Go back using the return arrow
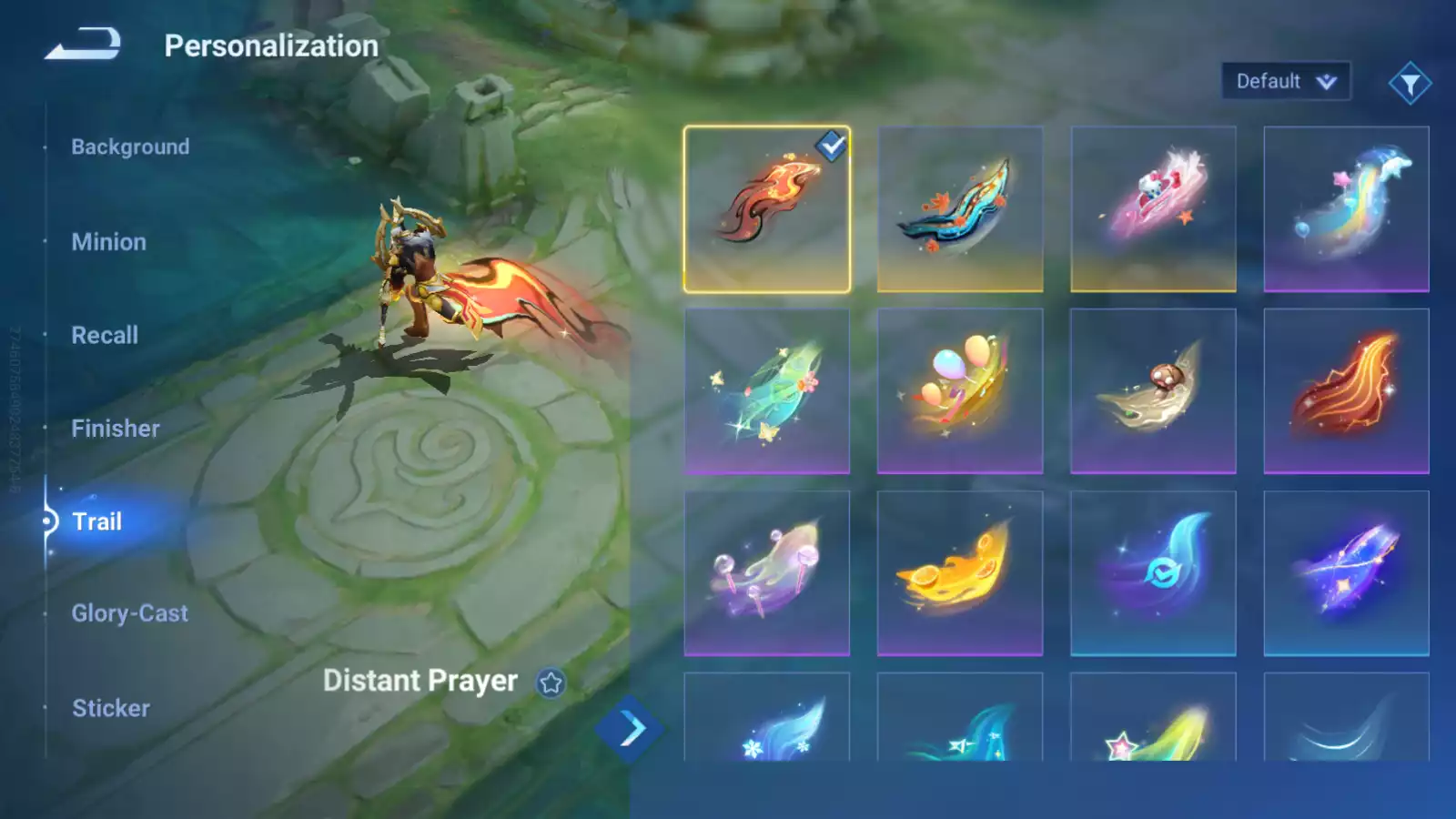Viewport: 1456px width, 819px height. (x=83, y=44)
